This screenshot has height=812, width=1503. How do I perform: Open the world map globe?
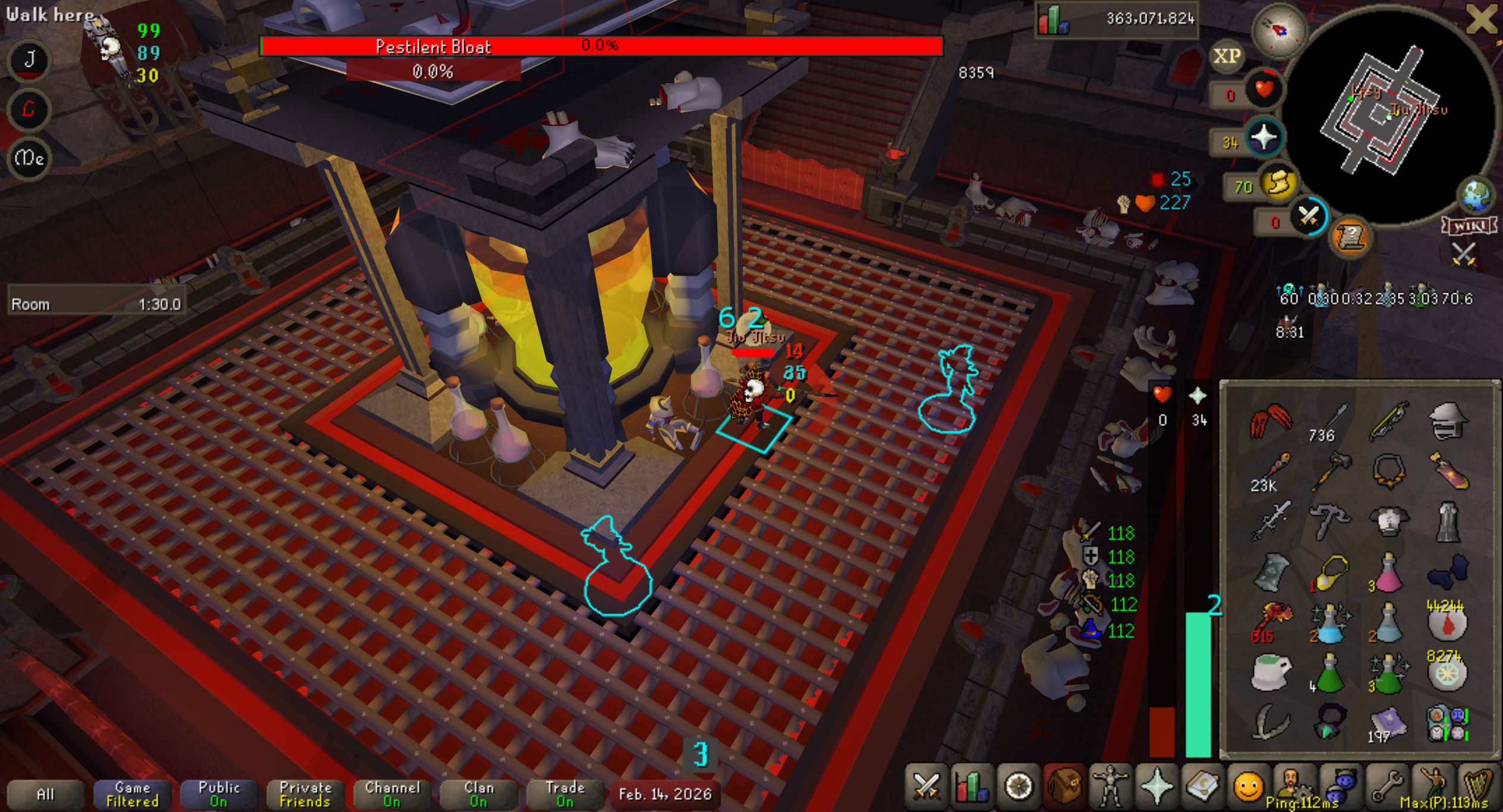[x=1476, y=196]
